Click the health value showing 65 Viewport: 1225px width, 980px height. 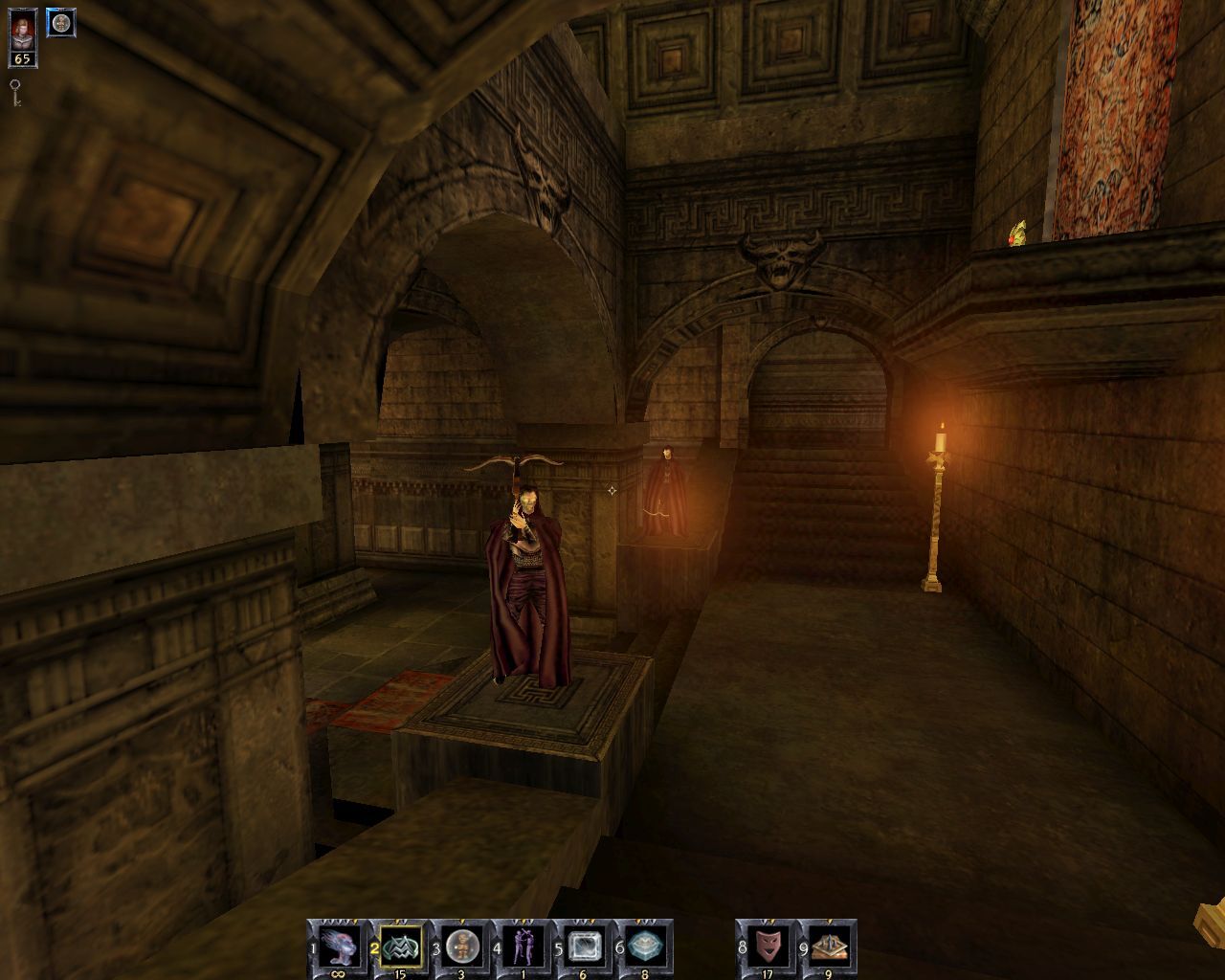point(21,60)
